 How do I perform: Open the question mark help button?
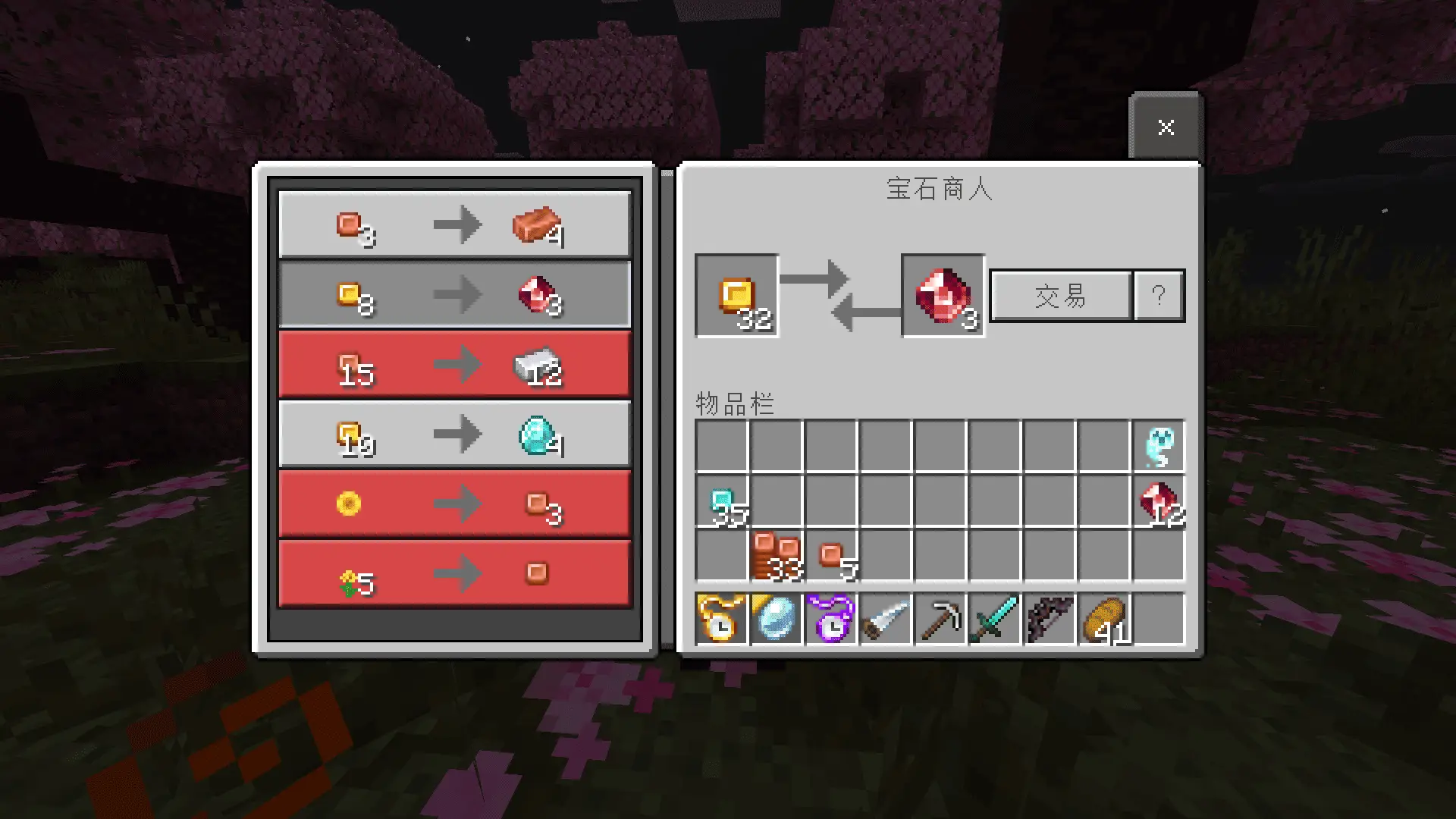point(1158,296)
